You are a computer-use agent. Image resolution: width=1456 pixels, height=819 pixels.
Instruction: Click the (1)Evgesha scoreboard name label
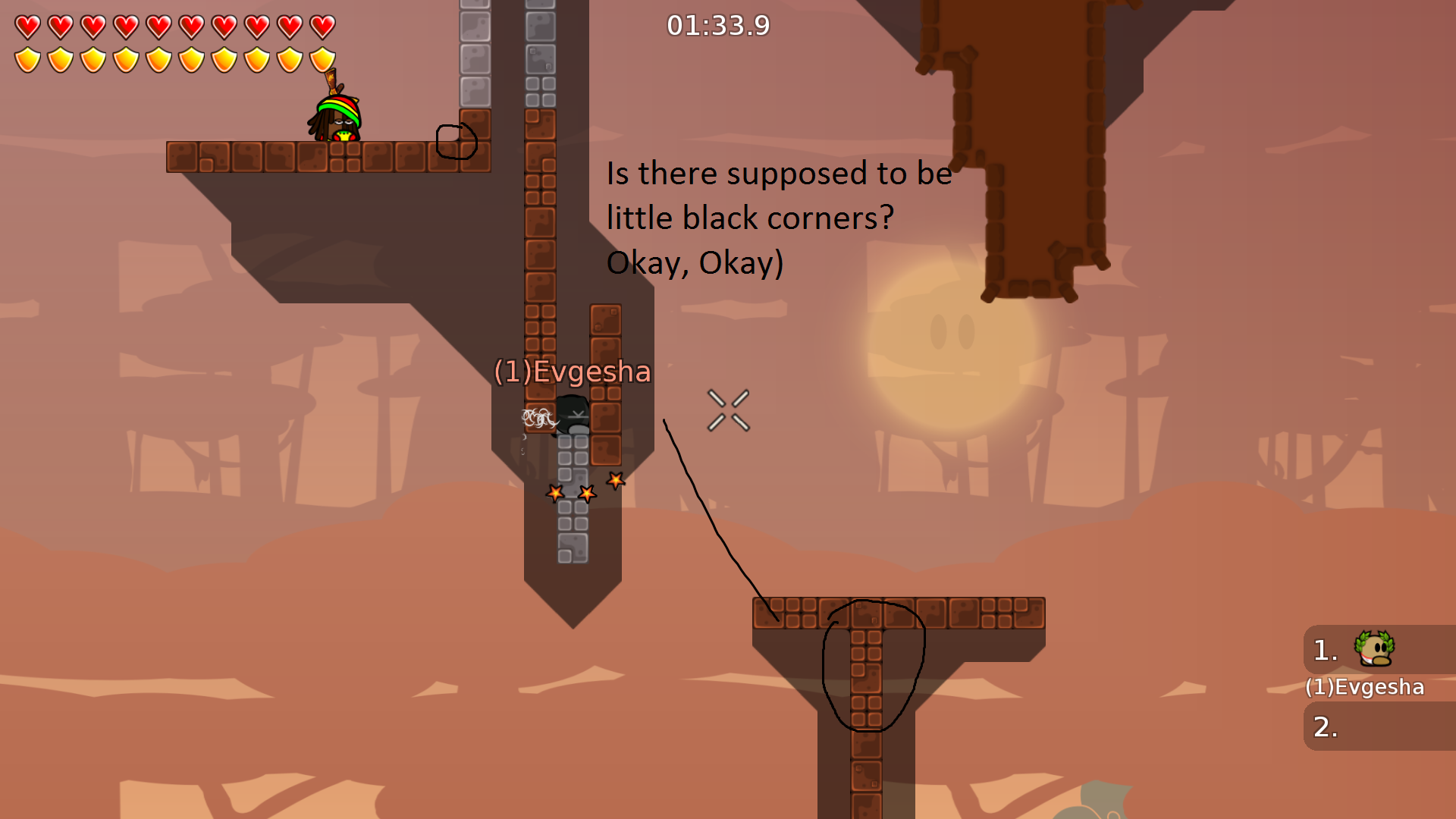(x=1365, y=687)
